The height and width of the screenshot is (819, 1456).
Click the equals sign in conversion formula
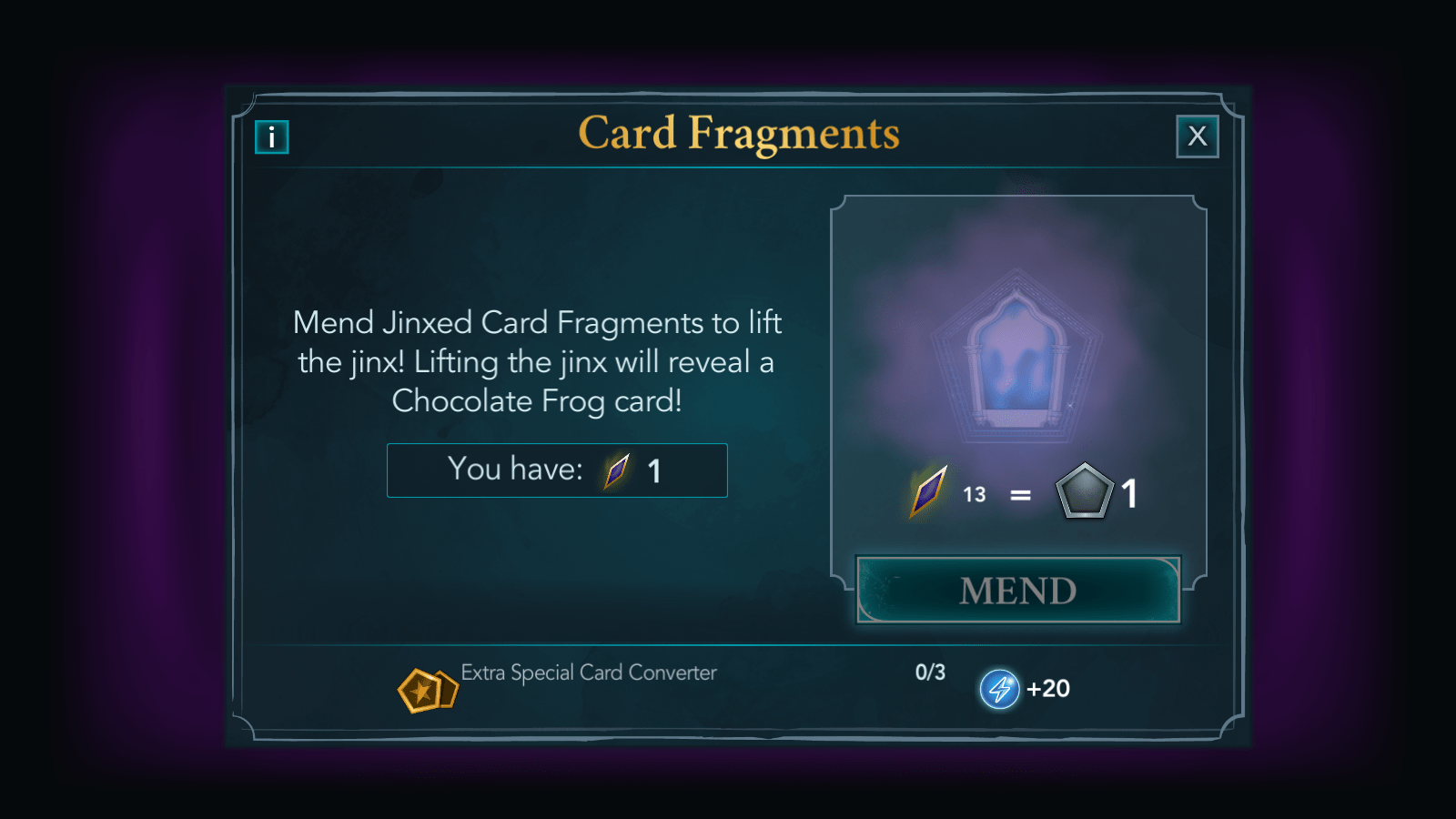click(x=1021, y=493)
